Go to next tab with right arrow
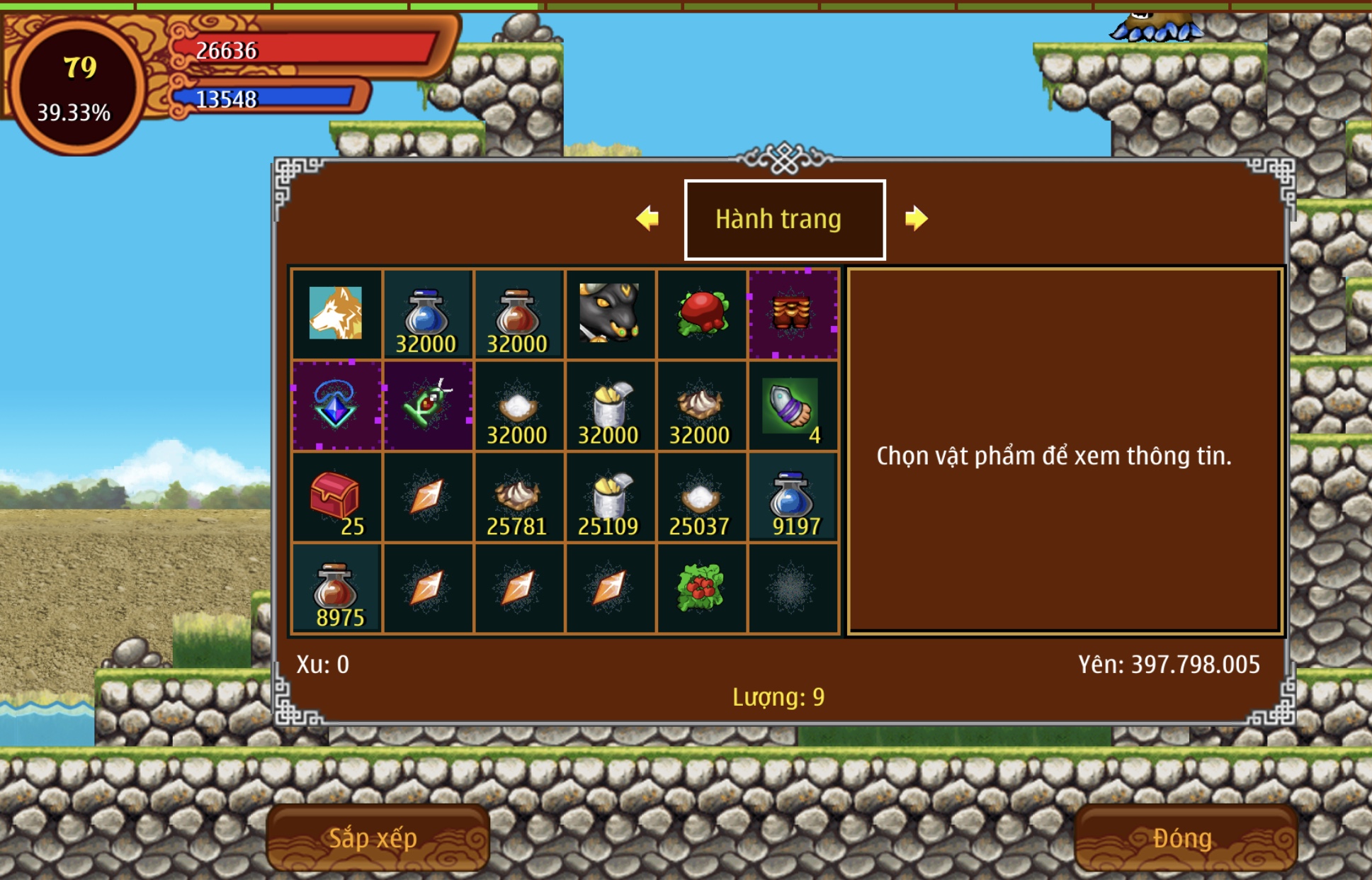Viewport: 1372px width, 880px height. point(916,218)
